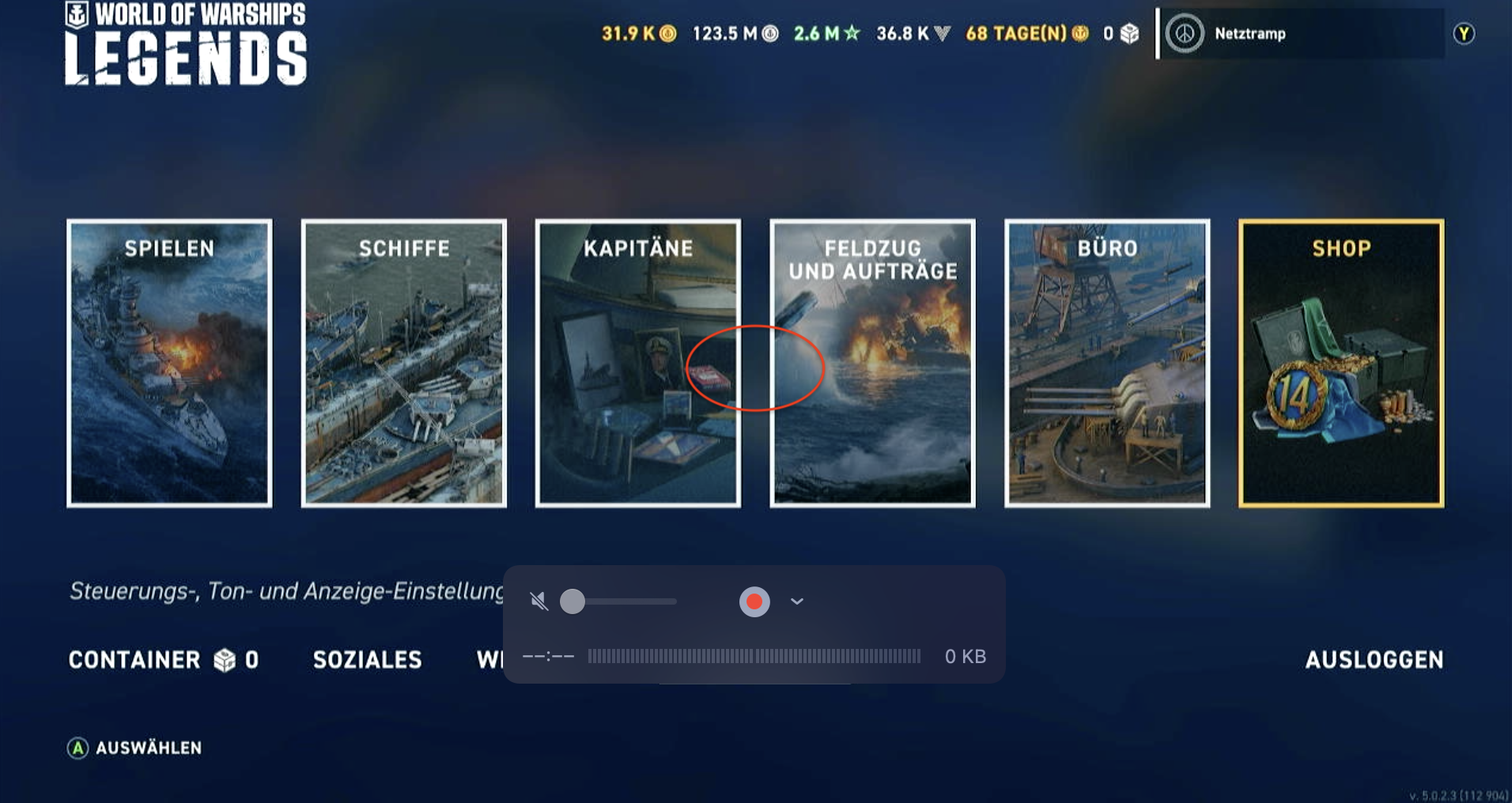The width and height of the screenshot is (1512, 803).
Task: Open the Soziales menu
Action: tap(367, 660)
